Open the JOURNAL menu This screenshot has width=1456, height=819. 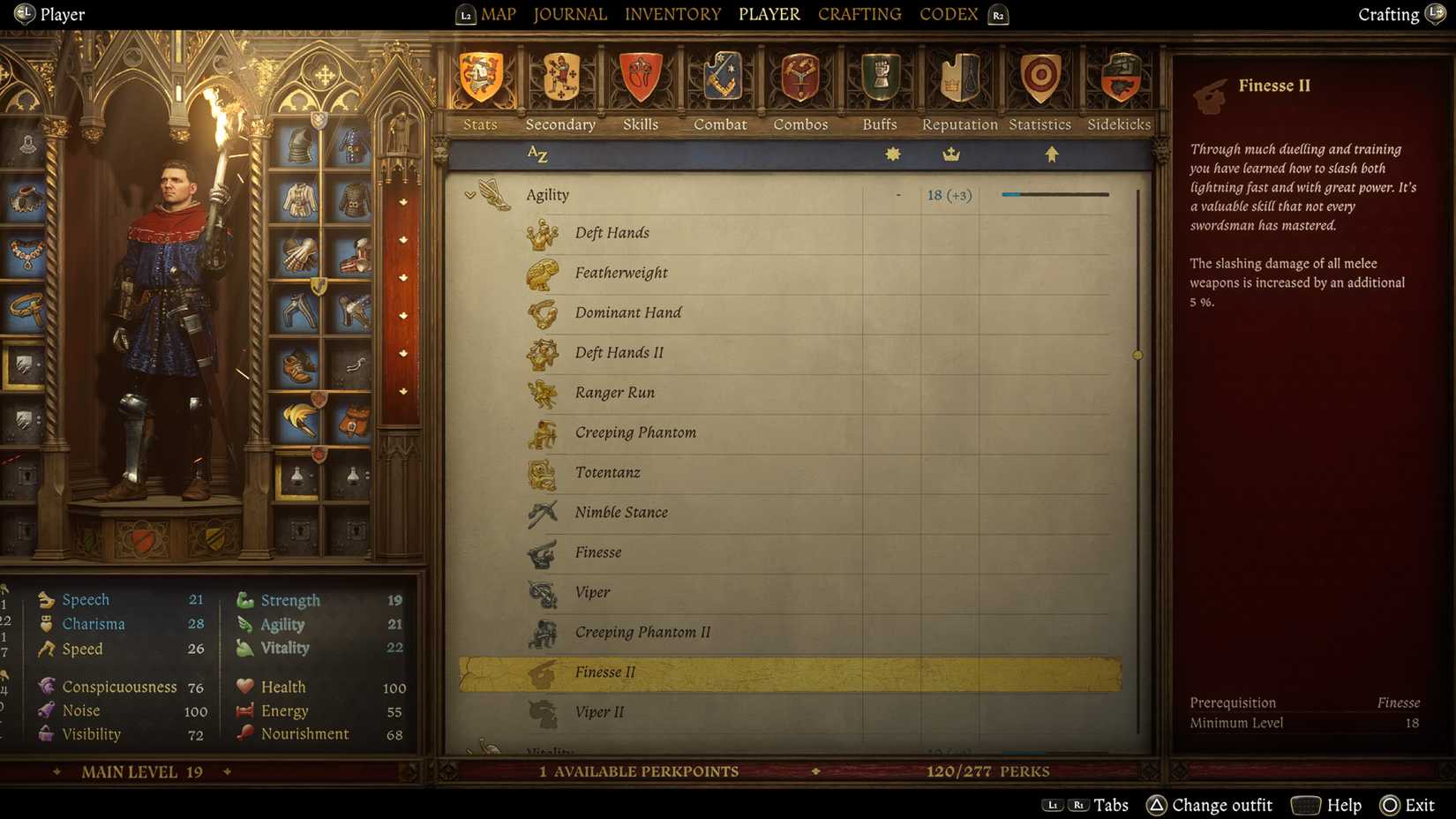click(569, 13)
